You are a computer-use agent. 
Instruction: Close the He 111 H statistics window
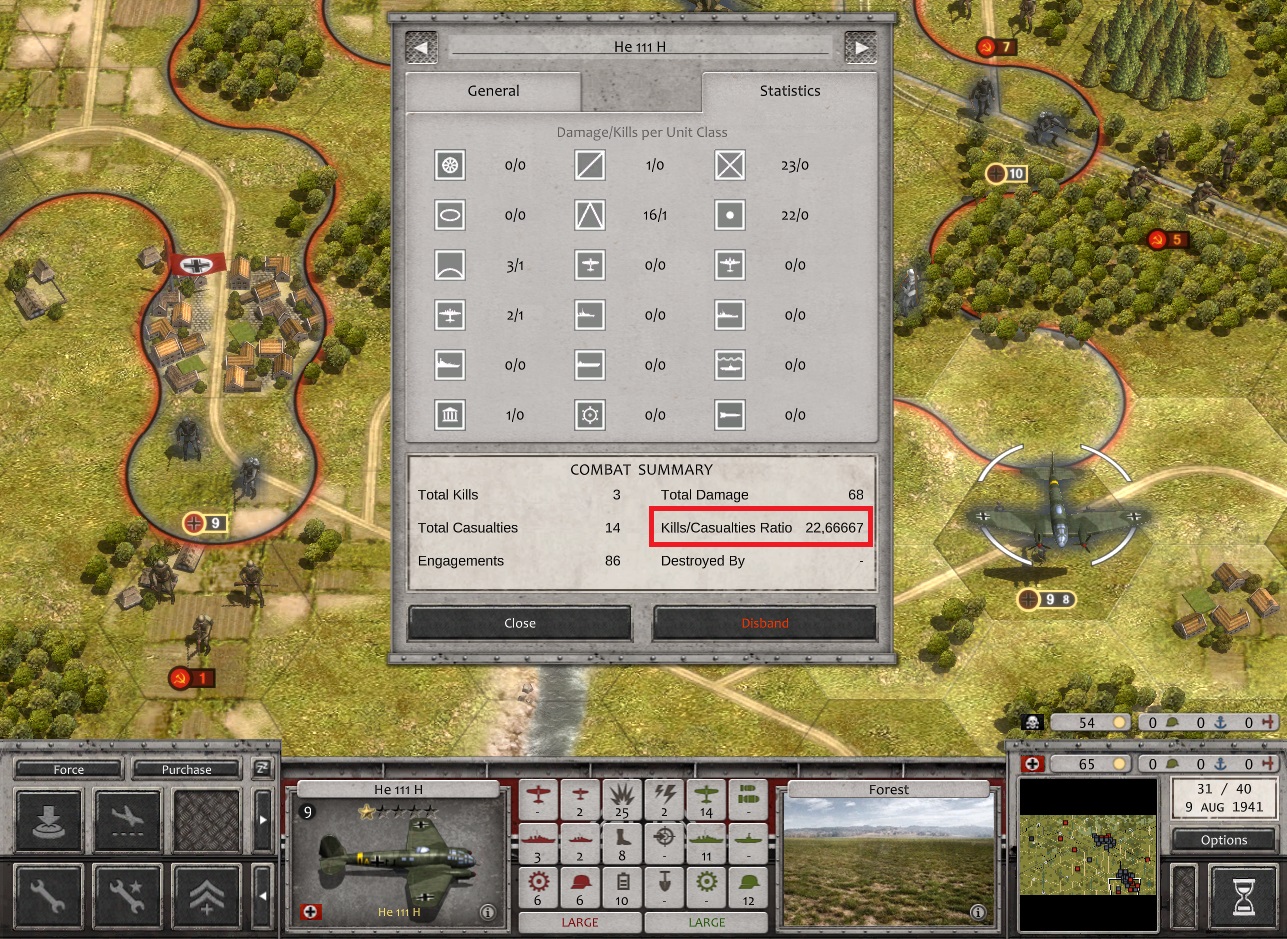tap(519, 623)
